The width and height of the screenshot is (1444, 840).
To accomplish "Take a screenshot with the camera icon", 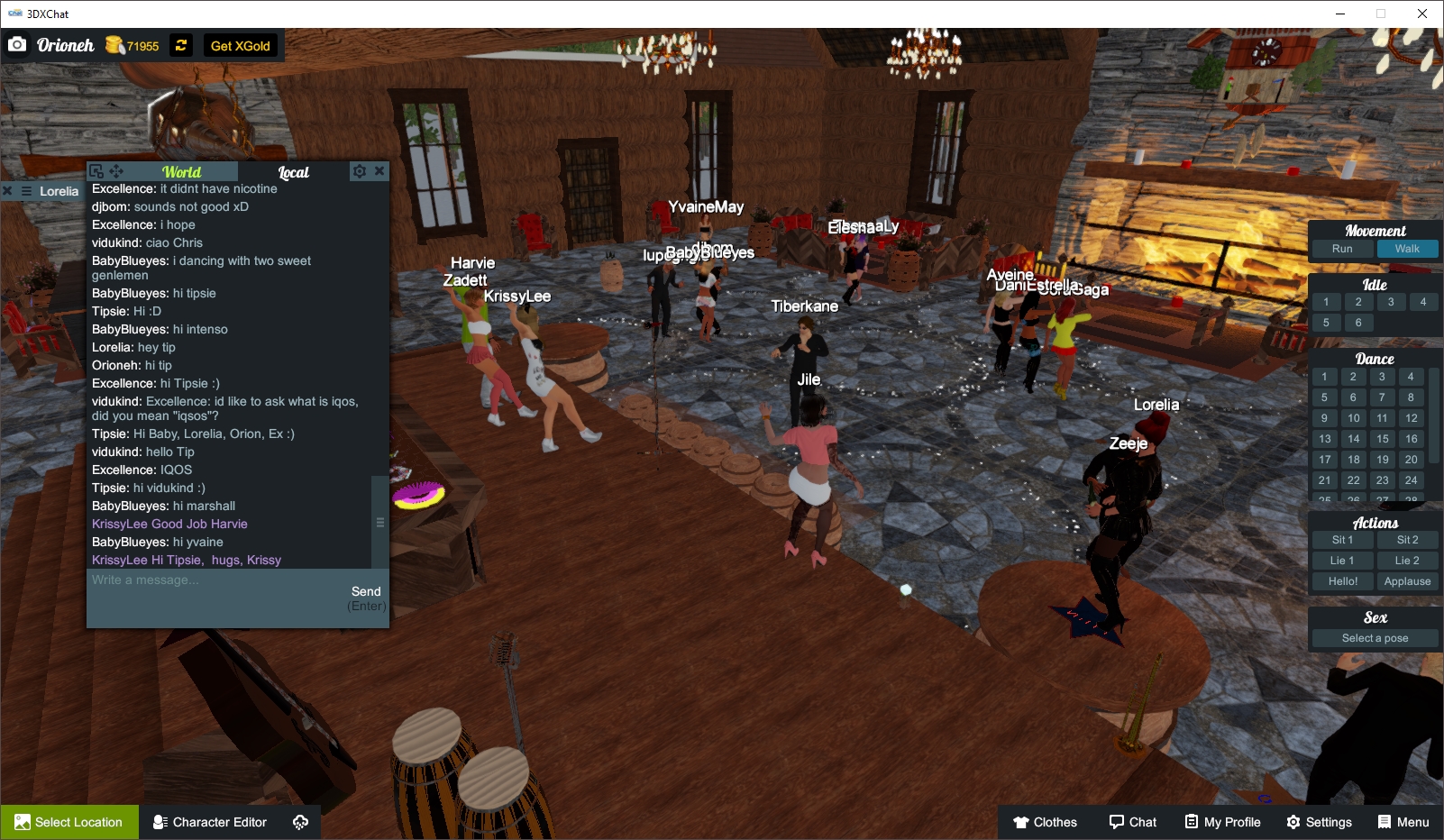I will coord(18,43).
